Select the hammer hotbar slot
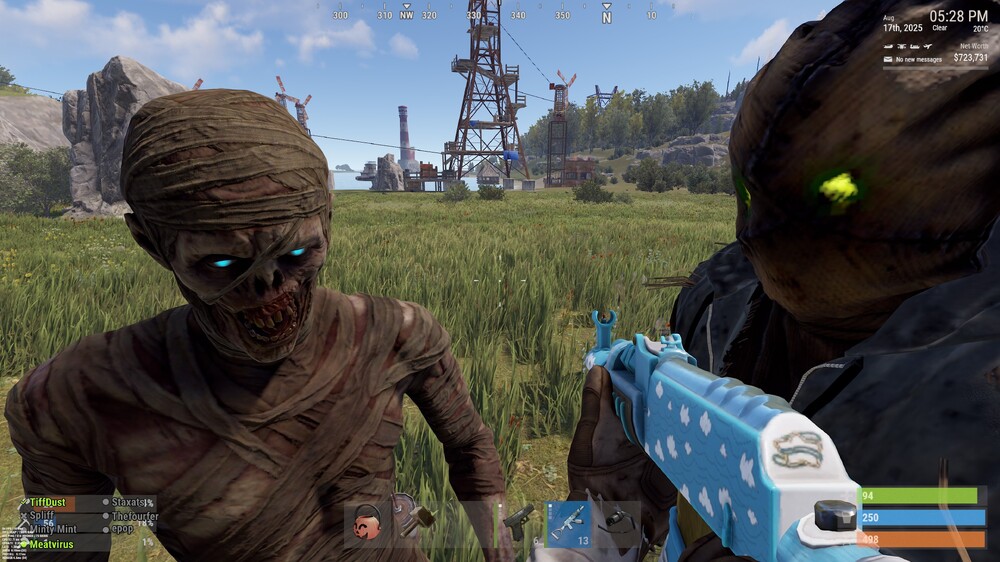Image resolution: width=1000 pixels, height=562 pixels. [x=419, y=523]
